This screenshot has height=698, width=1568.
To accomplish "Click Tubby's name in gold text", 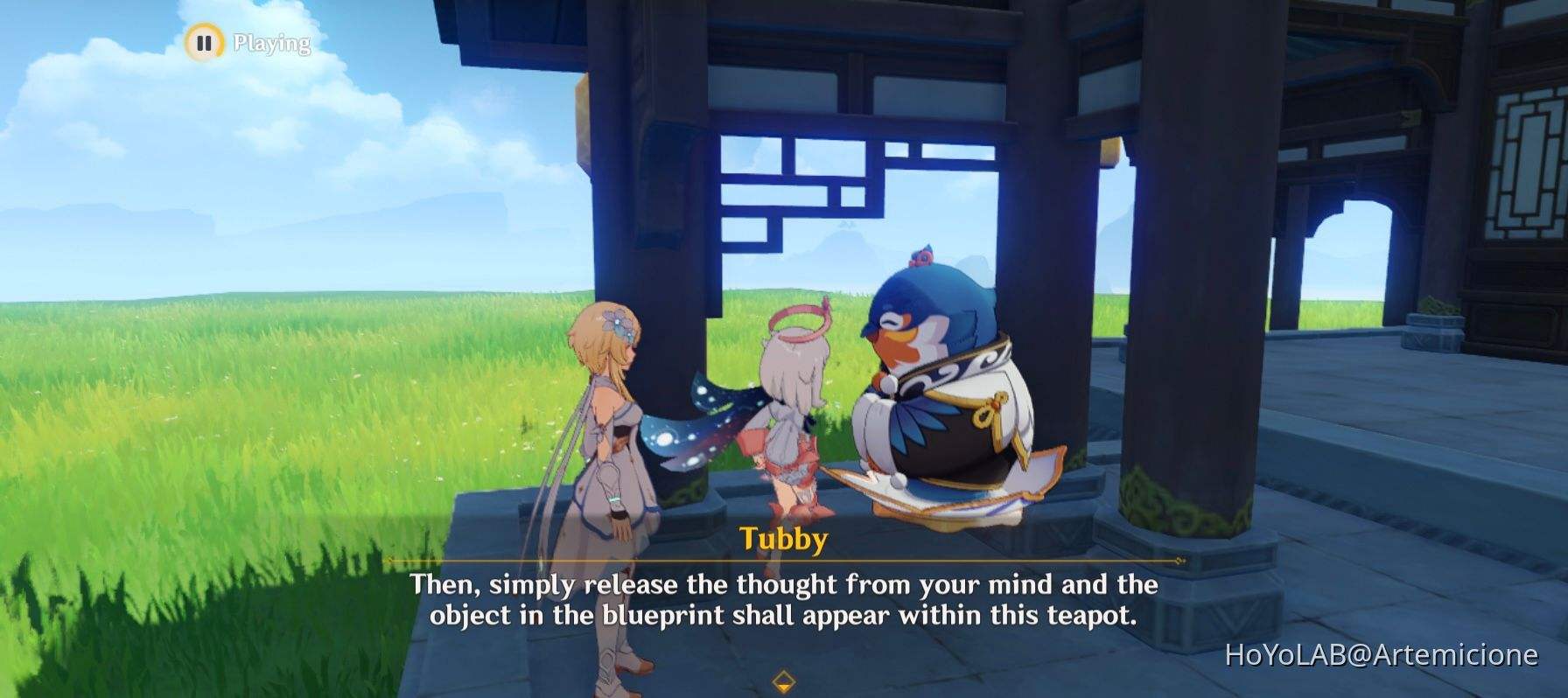I will click(784, 541).
